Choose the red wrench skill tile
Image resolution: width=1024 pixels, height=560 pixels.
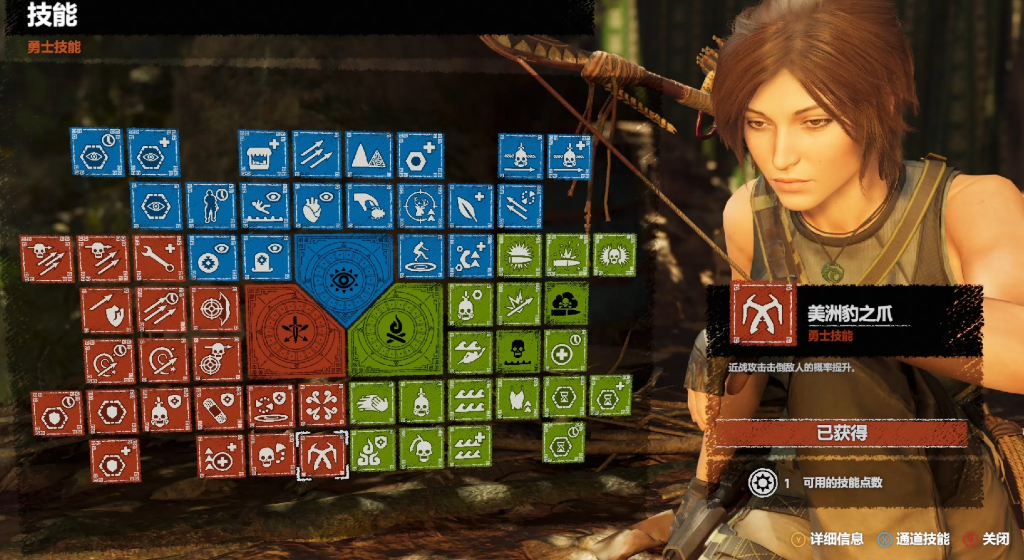pos(159,257)
